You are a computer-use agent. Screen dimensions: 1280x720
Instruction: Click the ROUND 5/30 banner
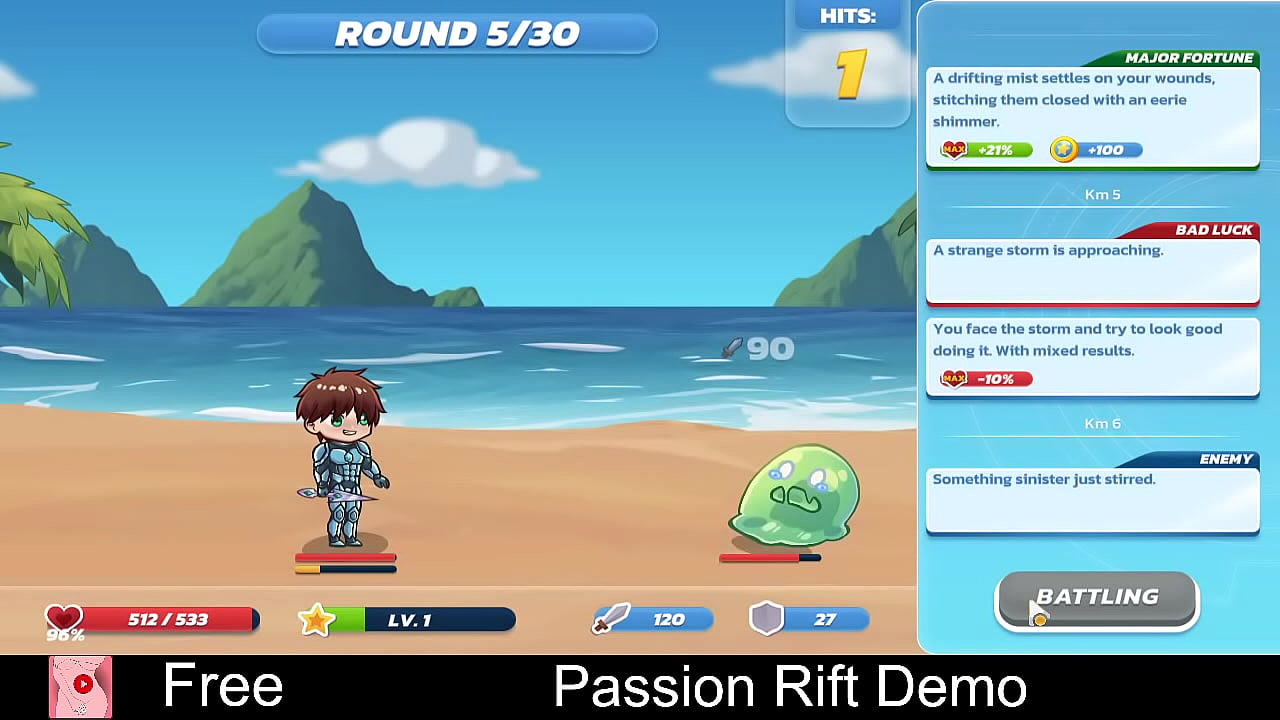coord(457,33)
